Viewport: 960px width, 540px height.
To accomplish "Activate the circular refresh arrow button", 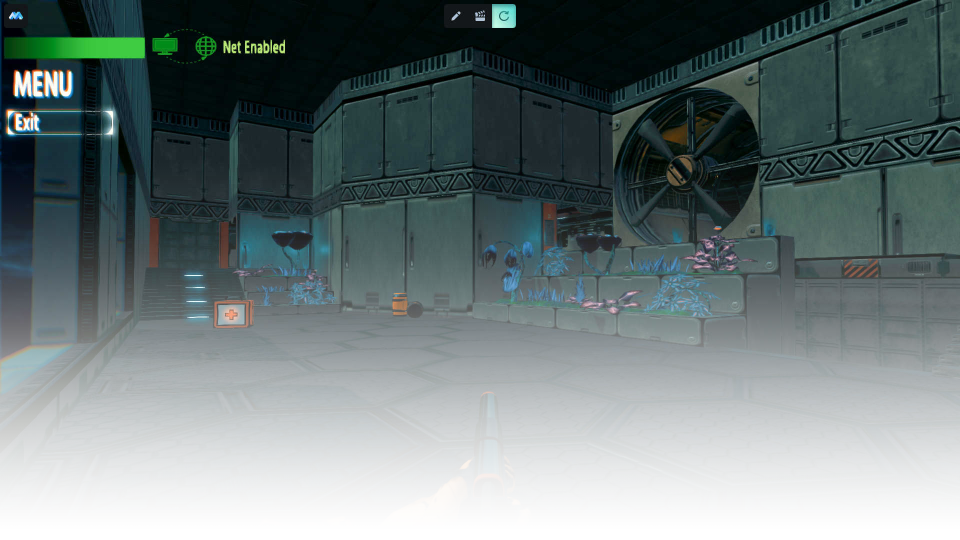I will pyautogui.click(x=504, y=16).
